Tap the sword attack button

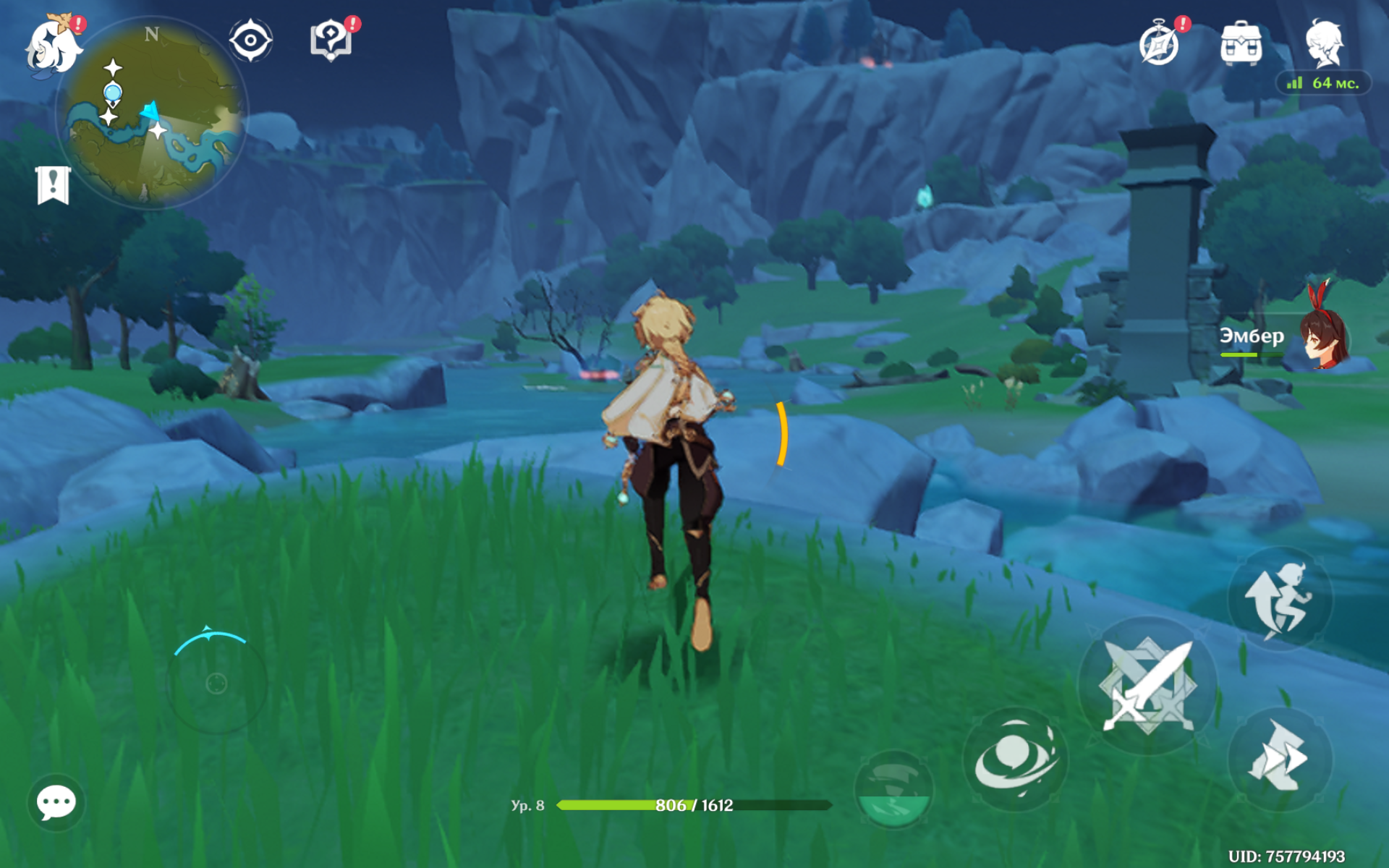pos(1147,684)
